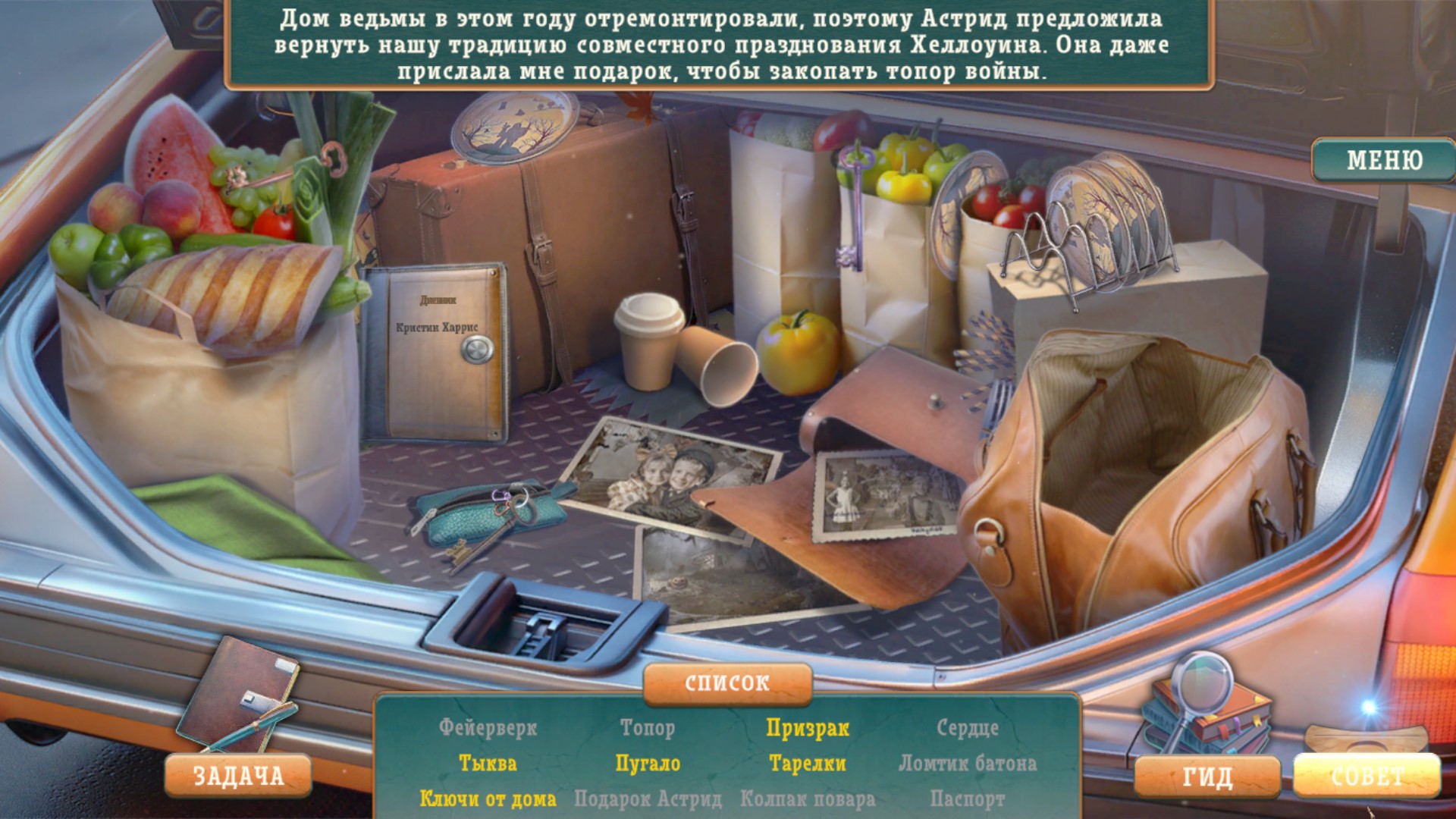
Task: Select Топор in the item list
Action: (x=648, y=728)
